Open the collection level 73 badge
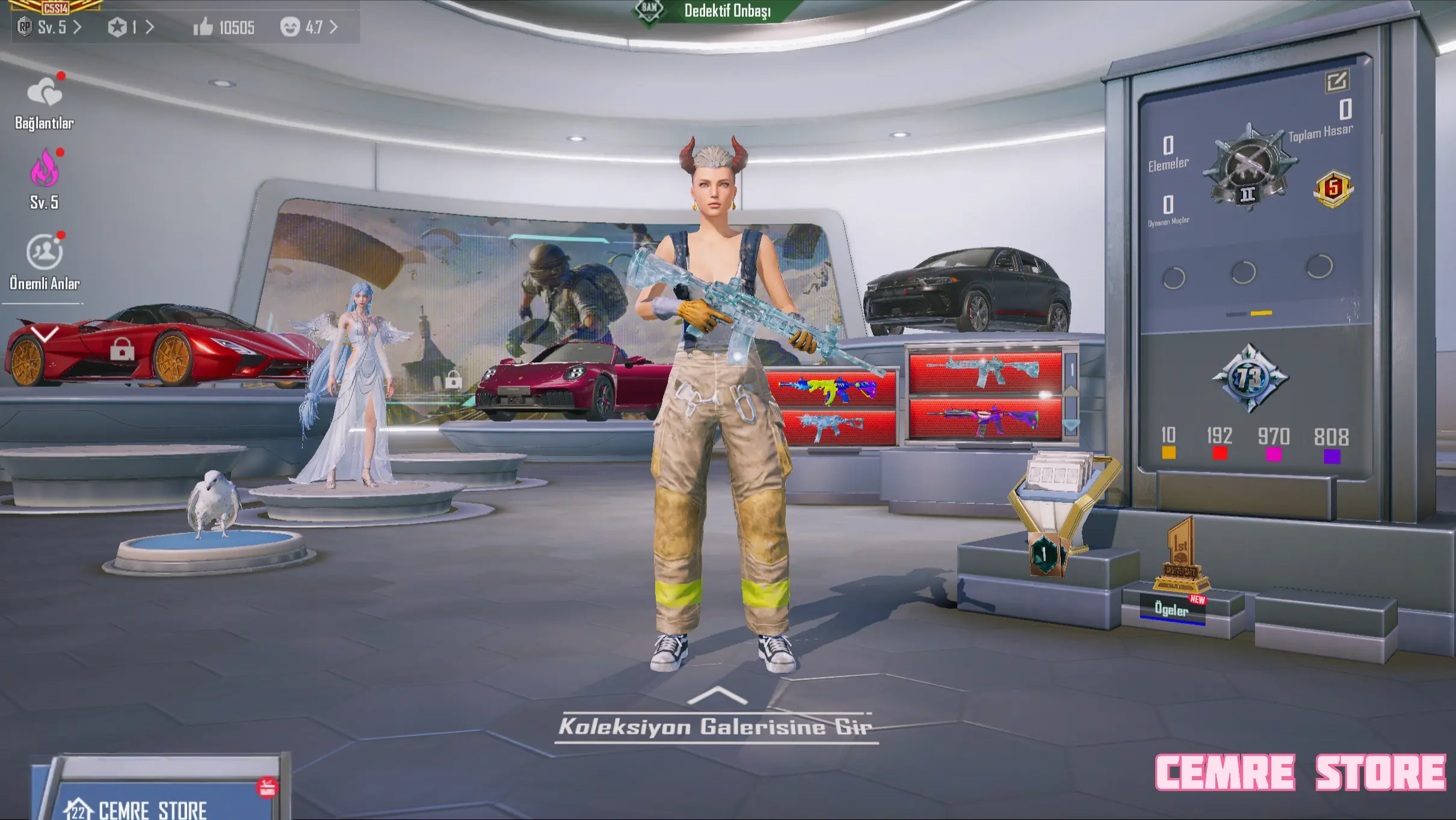 click(1250, 378)
